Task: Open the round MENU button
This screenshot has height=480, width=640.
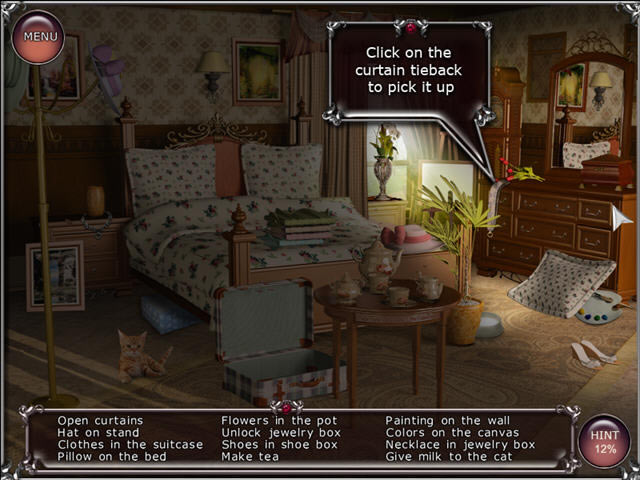Action: point(39,38)
